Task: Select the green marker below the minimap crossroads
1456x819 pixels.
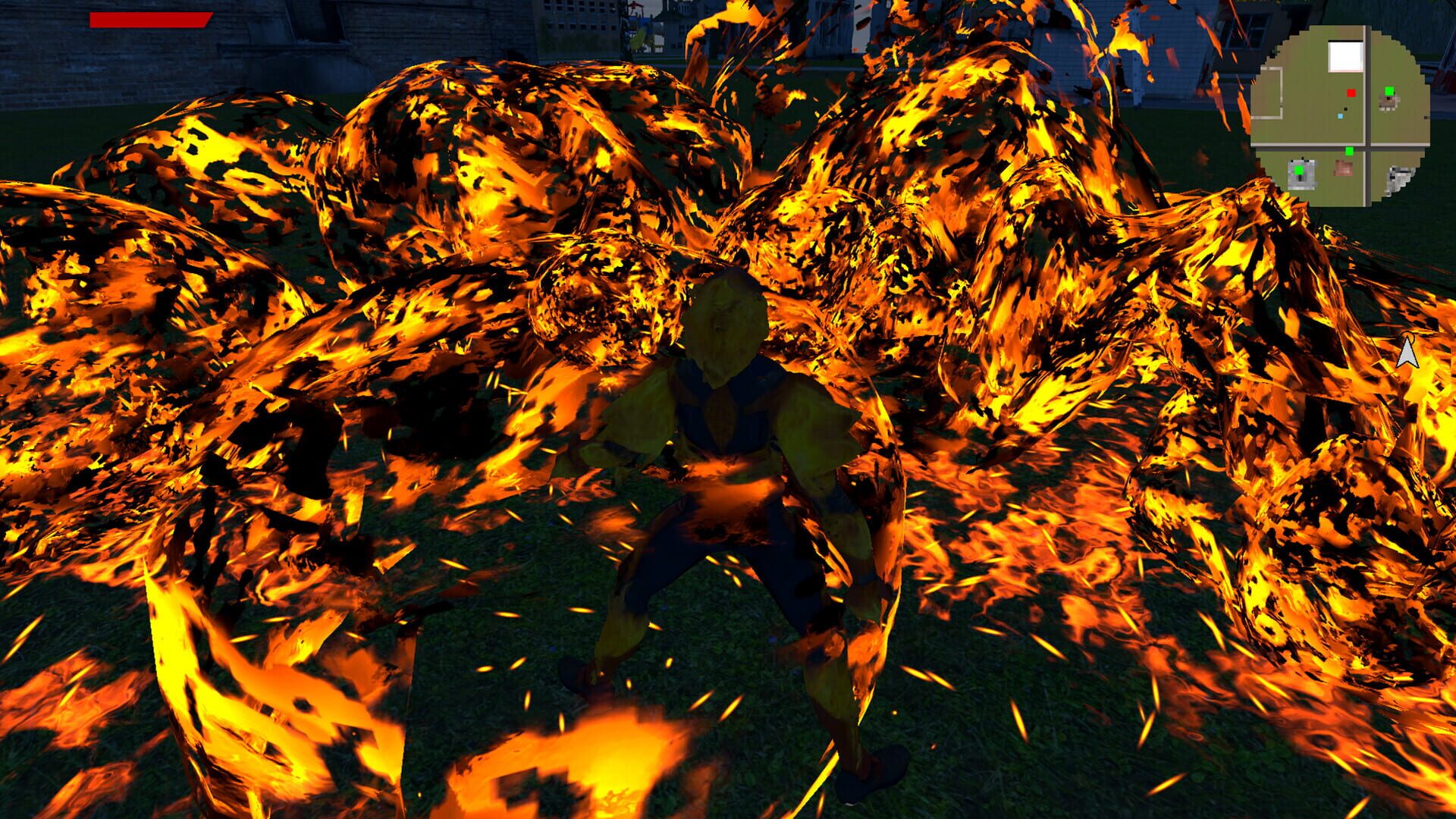Action: click(x=1349, y=151)
